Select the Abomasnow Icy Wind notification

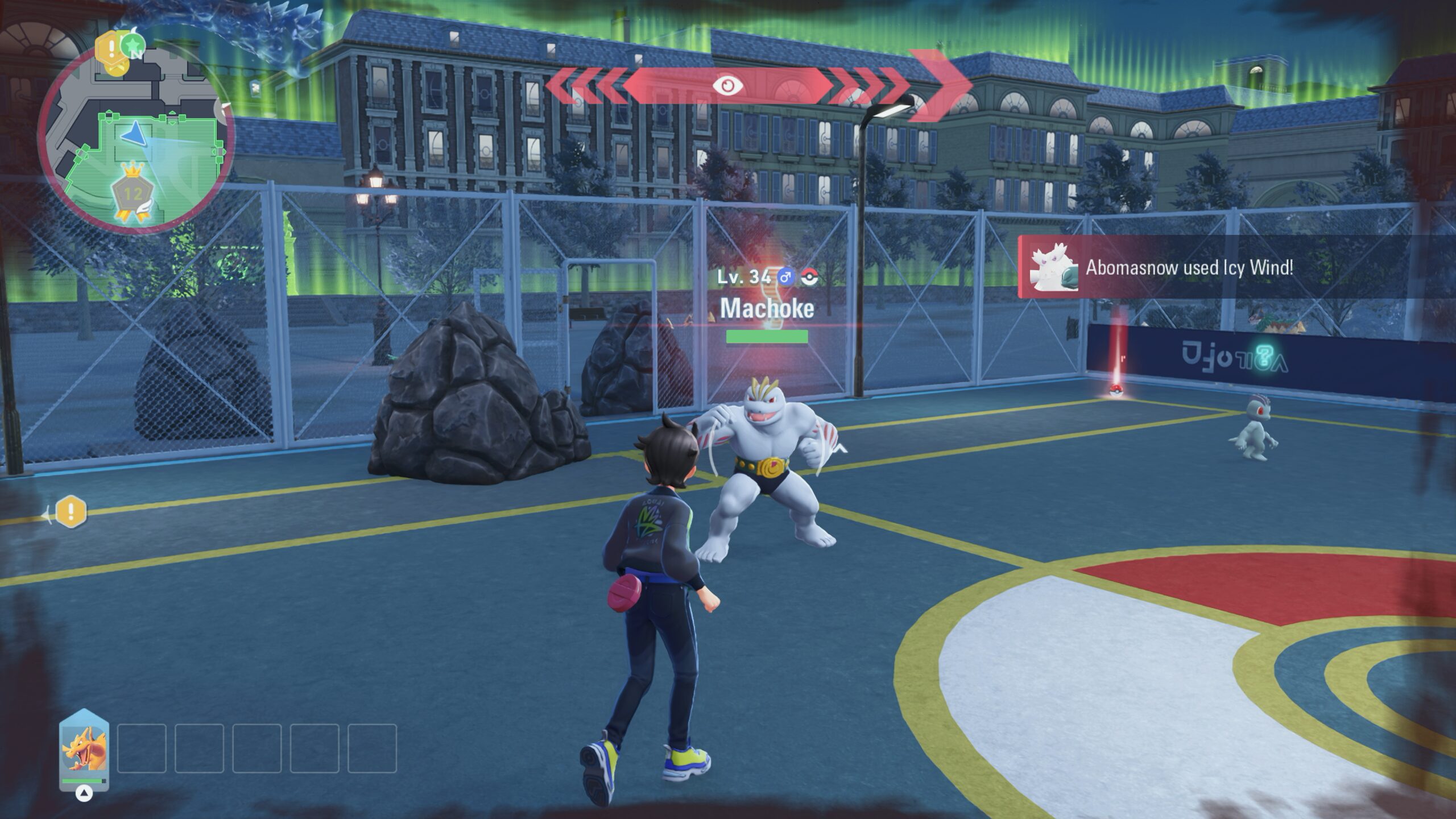(x=1189, y=267)
